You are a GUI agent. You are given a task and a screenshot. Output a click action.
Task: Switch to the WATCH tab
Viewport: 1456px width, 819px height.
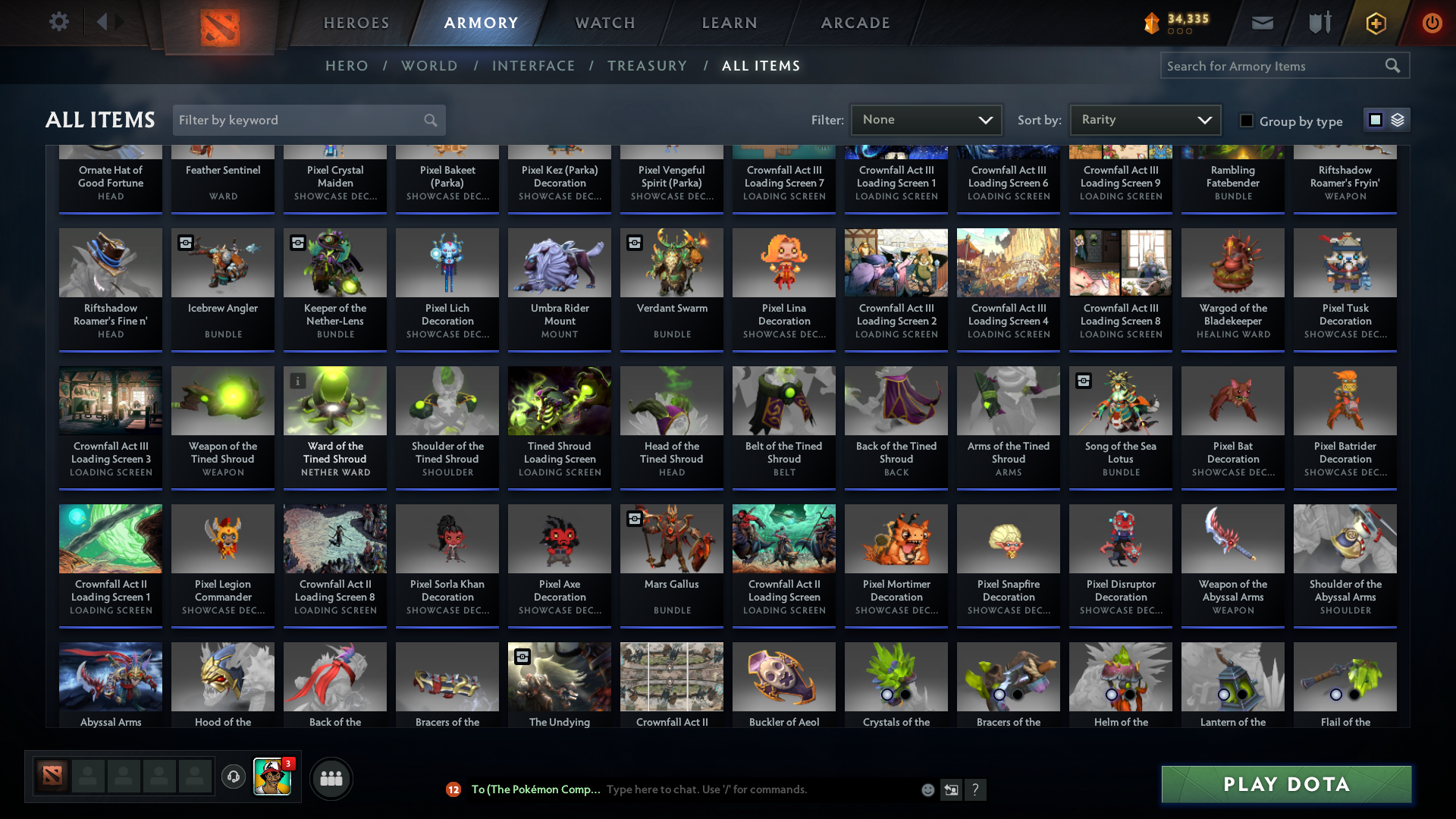click(604, 23)
